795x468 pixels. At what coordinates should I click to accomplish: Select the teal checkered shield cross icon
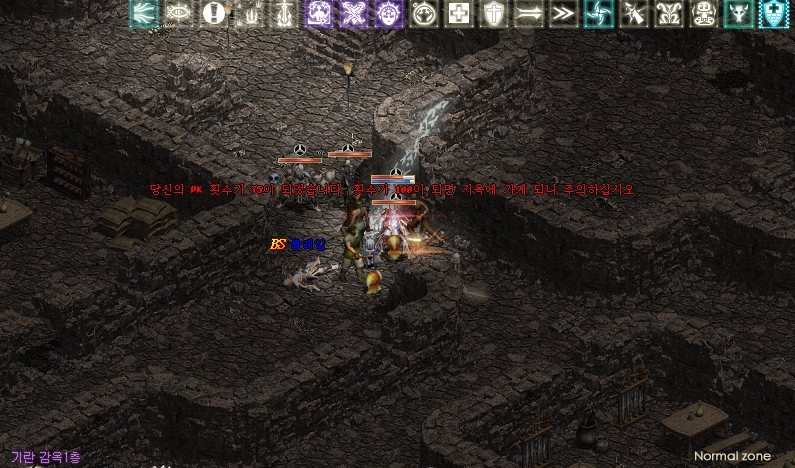[x=773, y=13]
